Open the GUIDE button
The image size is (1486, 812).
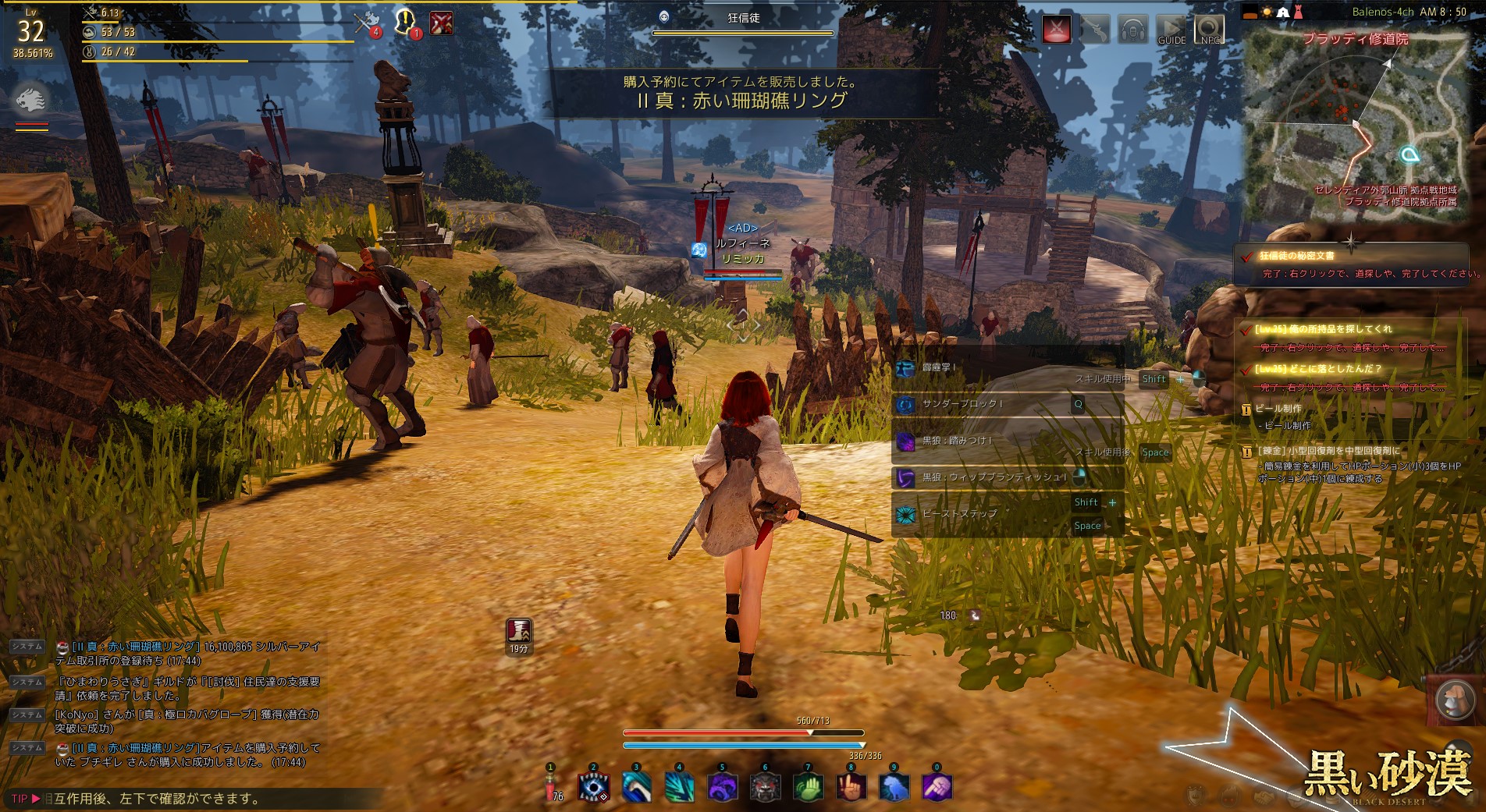(x=1171, y=30)
